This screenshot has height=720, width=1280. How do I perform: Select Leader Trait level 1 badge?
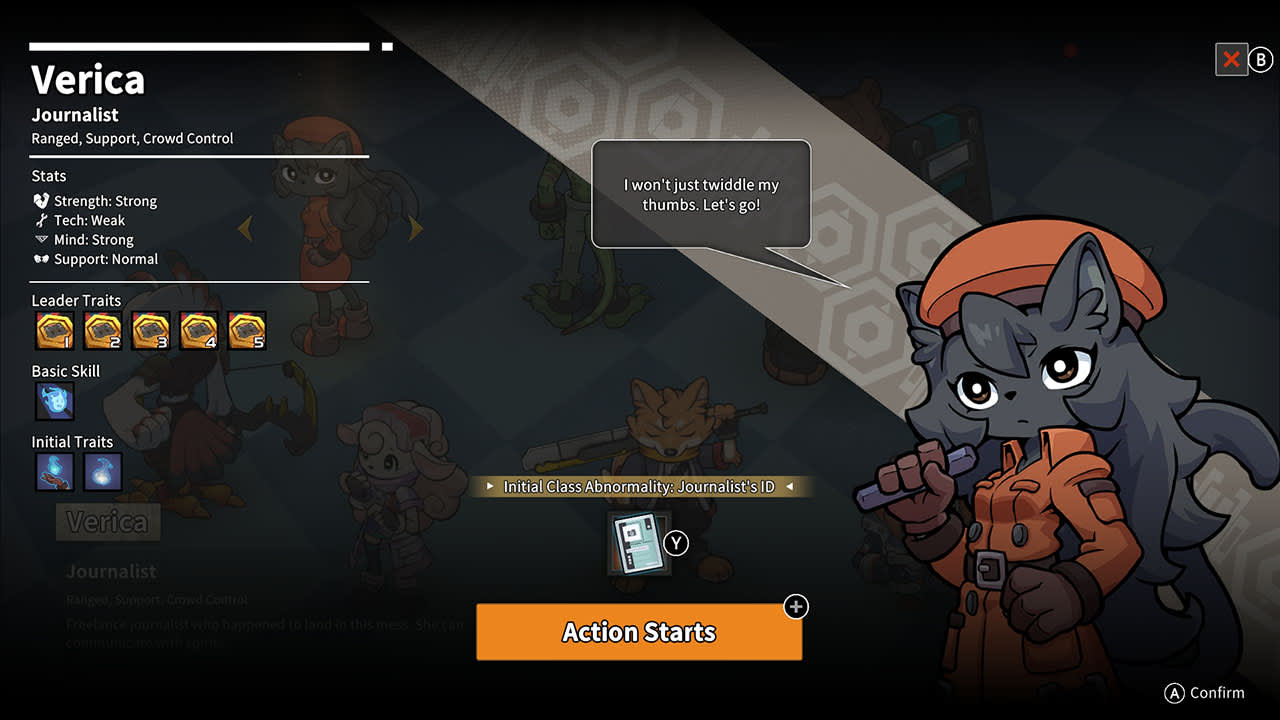point(54,330)
